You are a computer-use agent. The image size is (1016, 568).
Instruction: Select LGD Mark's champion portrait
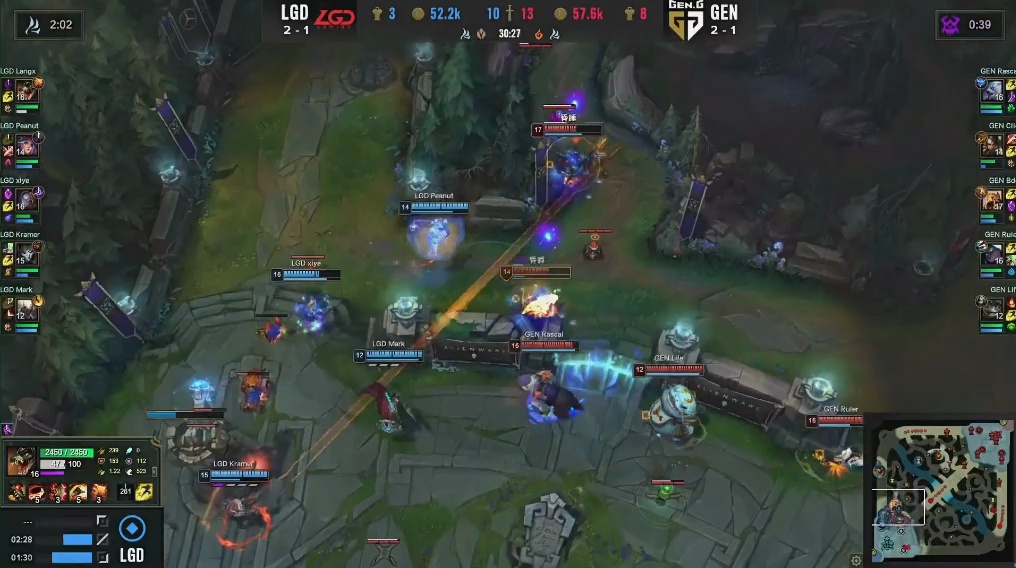[25, 309]
